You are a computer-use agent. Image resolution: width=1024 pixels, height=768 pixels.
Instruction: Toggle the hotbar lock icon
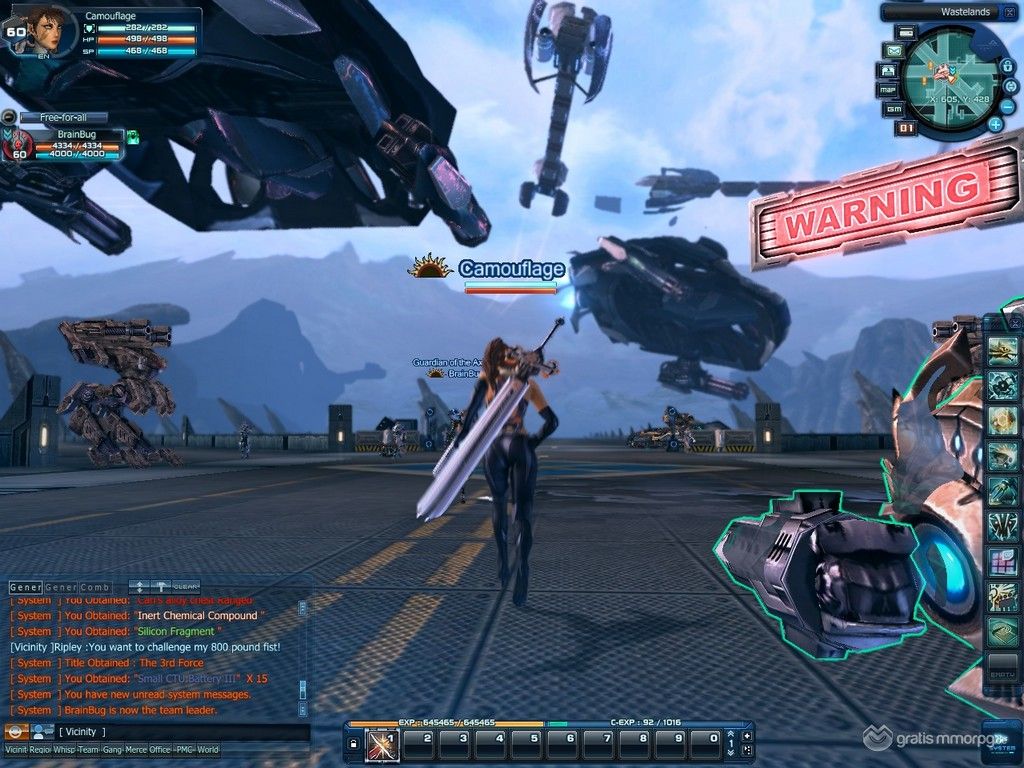tap(352, 745)
